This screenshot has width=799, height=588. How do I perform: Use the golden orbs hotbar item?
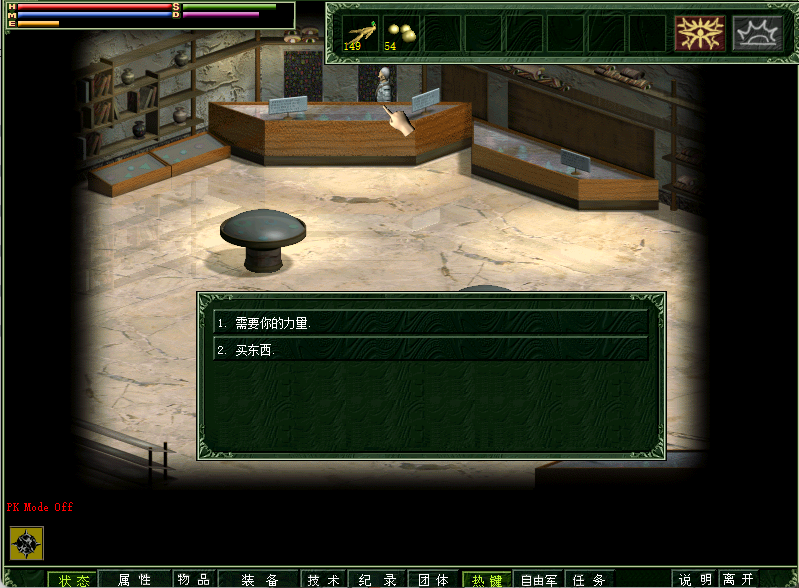[x=400, y=33]
